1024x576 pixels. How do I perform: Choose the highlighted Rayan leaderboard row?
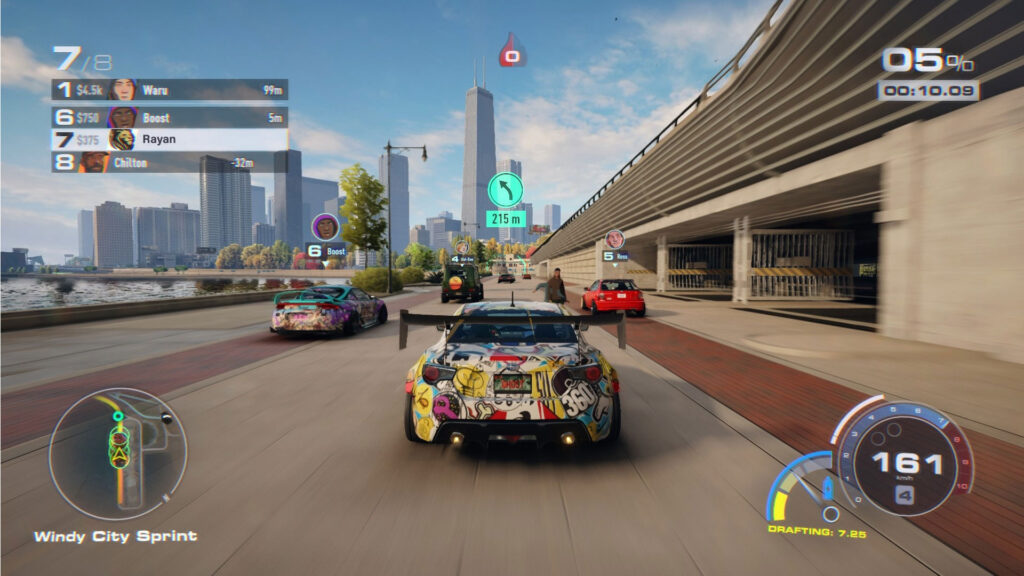pyautogui.click(x=169, y=139)
